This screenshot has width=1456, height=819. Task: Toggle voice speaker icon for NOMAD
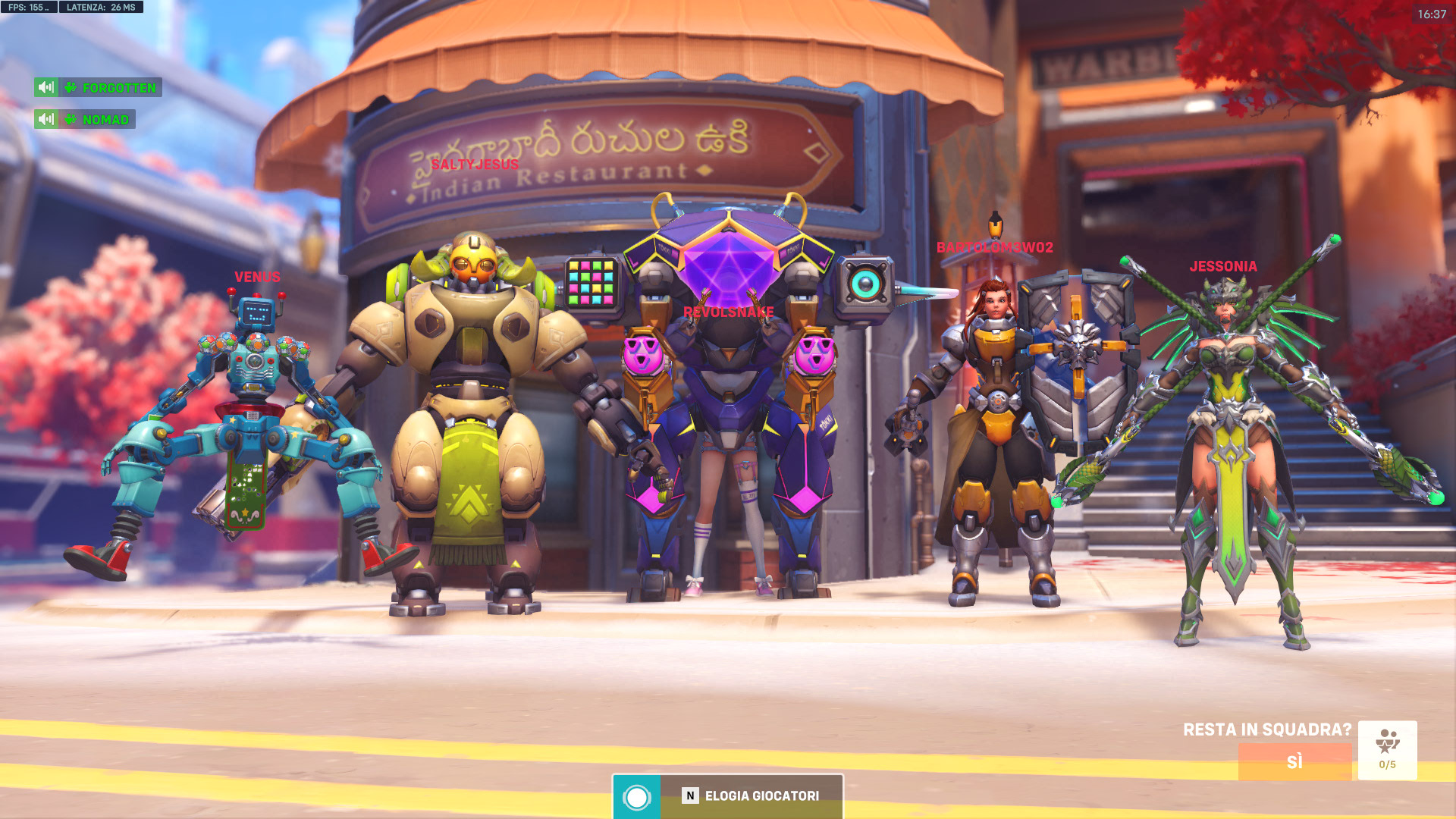coord(46,119)
